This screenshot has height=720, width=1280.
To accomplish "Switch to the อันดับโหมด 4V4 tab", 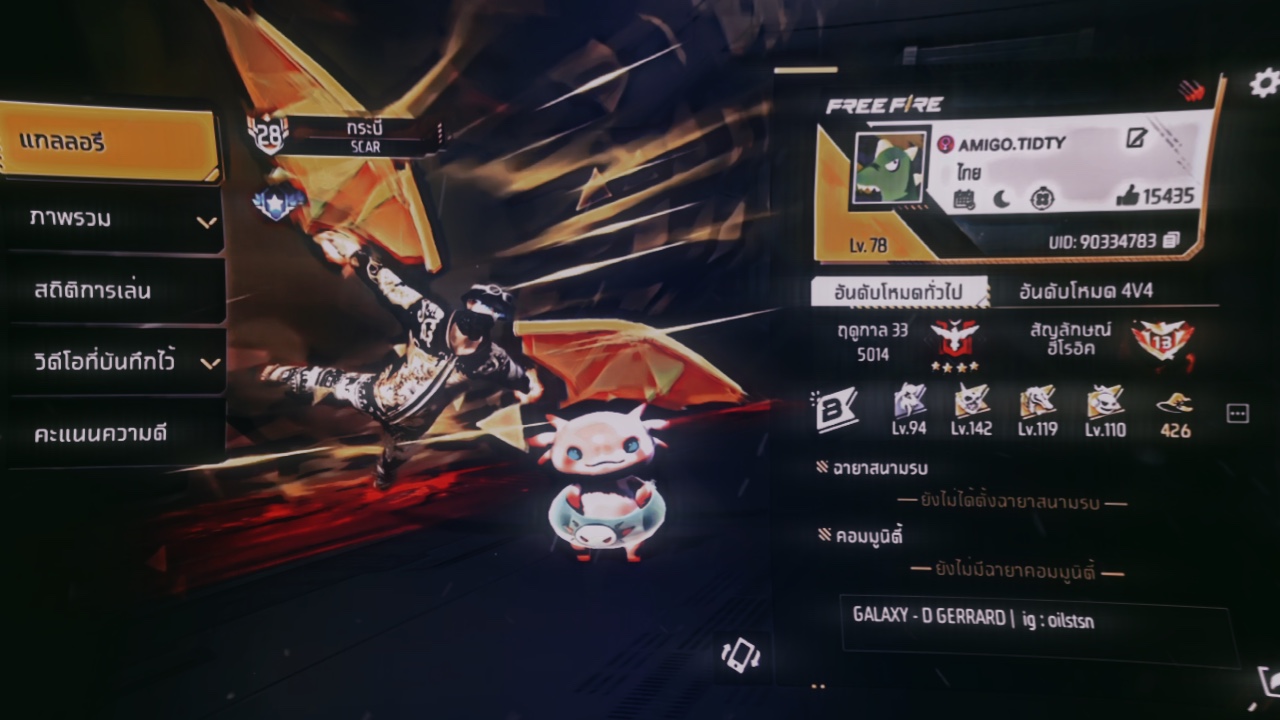I will 1085,291.
